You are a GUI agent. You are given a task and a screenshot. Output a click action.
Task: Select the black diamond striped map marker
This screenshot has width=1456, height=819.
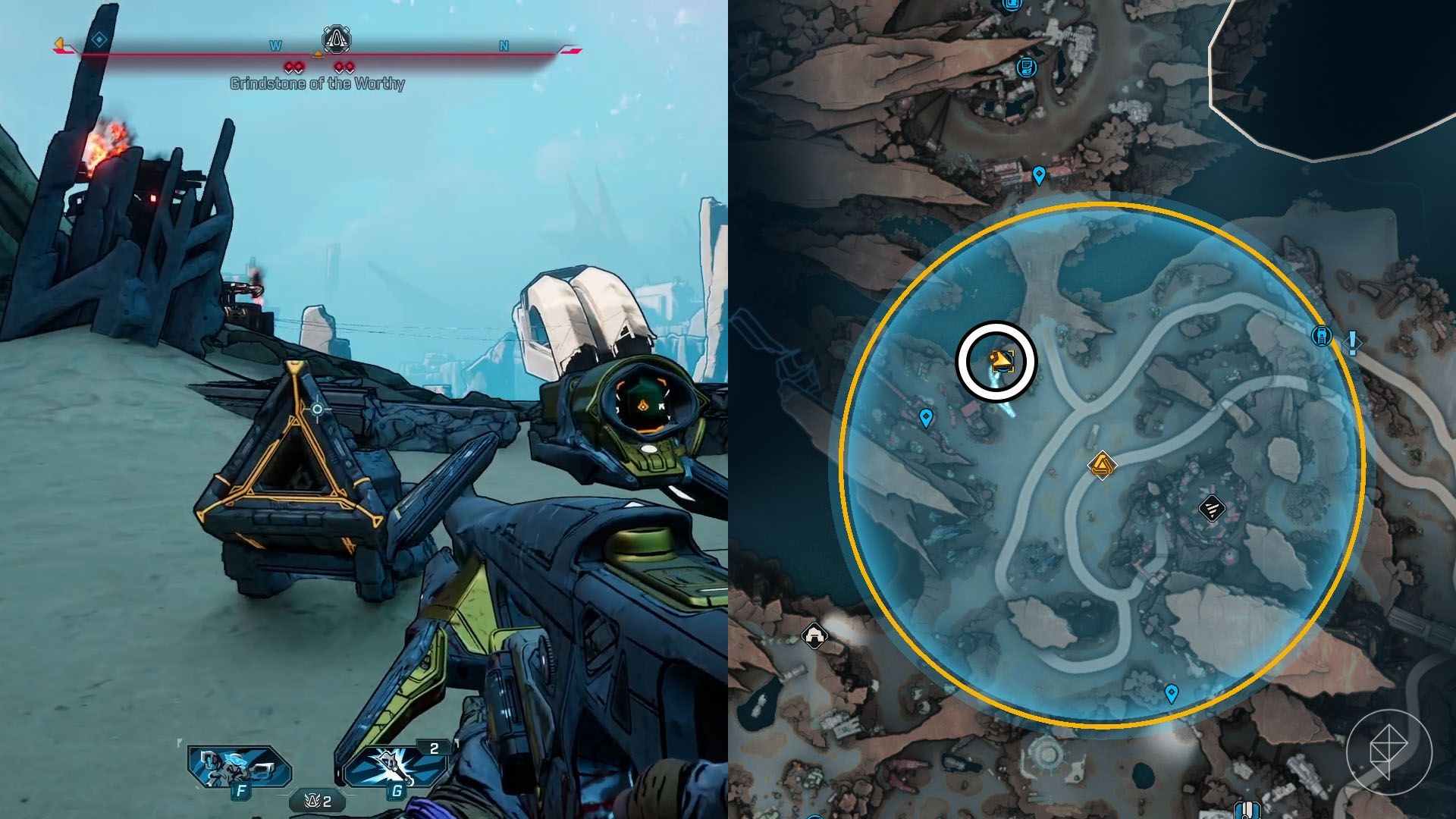(x=1211, y=509)
